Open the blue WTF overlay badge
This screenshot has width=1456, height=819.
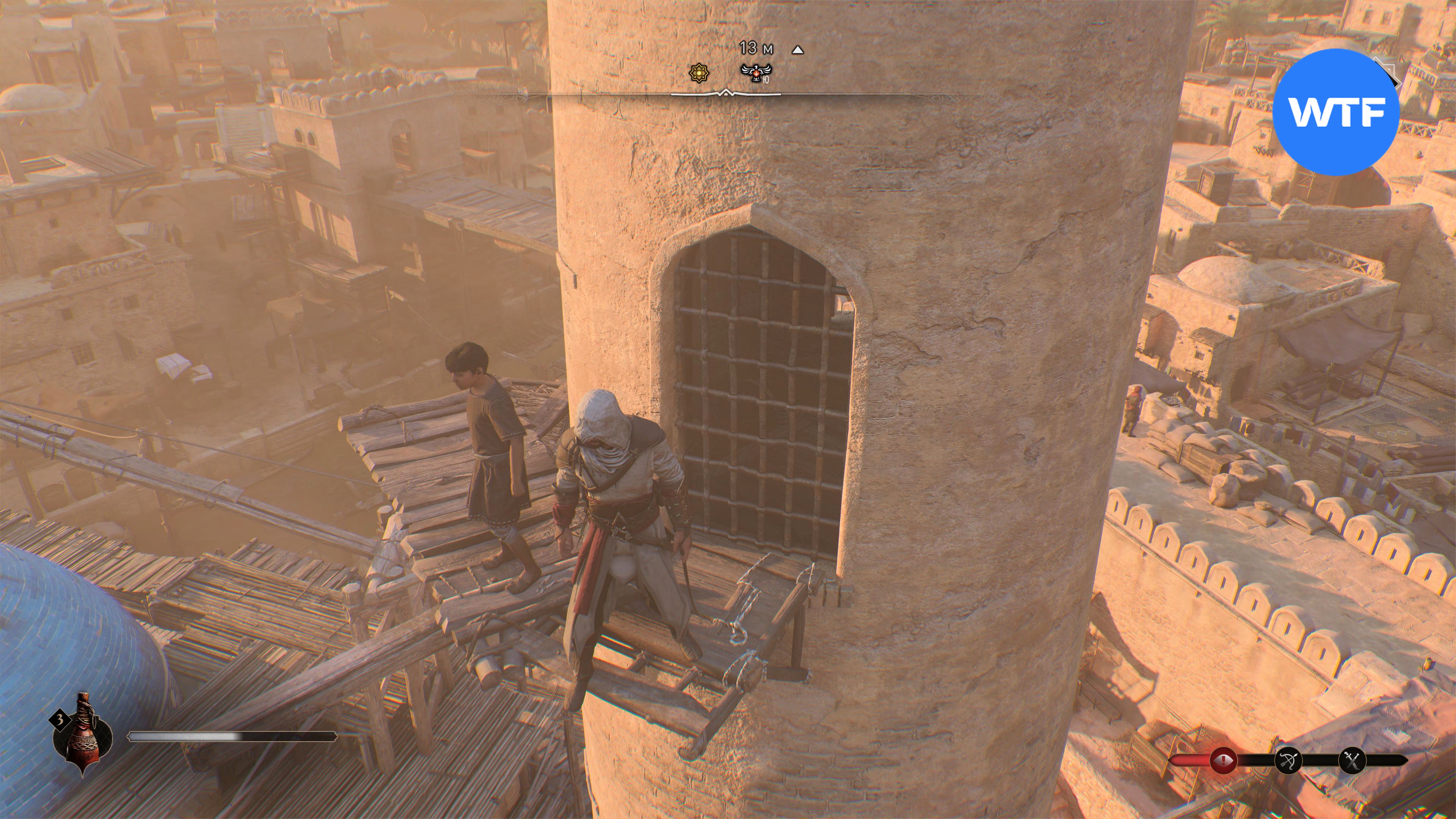pyautogui.click(x=1335, y=112)
